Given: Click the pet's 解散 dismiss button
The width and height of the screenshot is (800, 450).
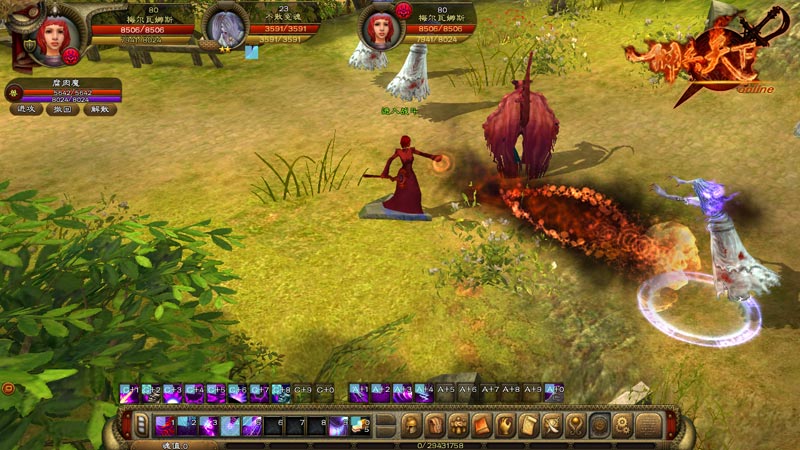Looking at the screenshot, I should click(x=100, y=109).
